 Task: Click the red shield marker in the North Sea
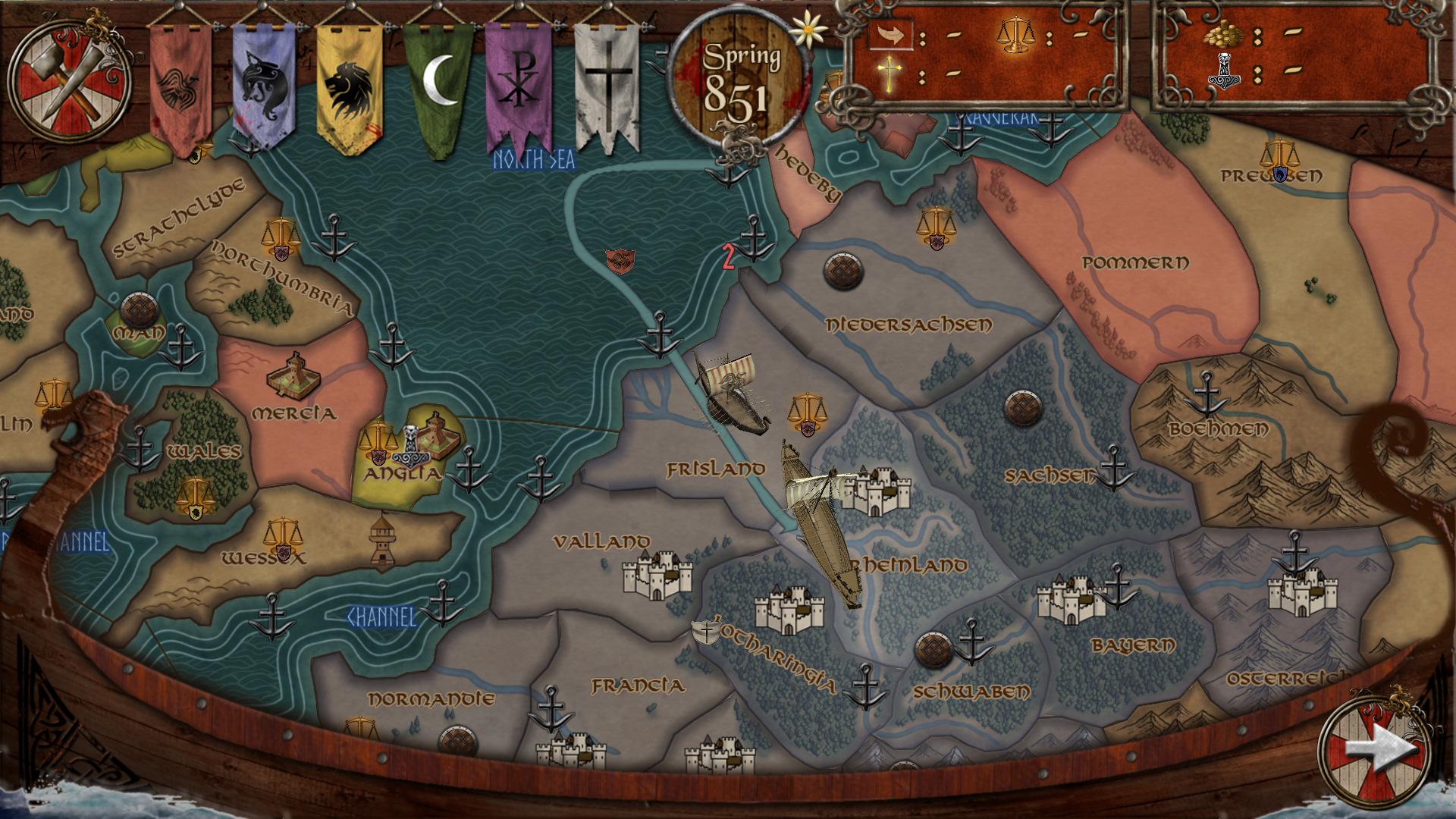point(620,260)
